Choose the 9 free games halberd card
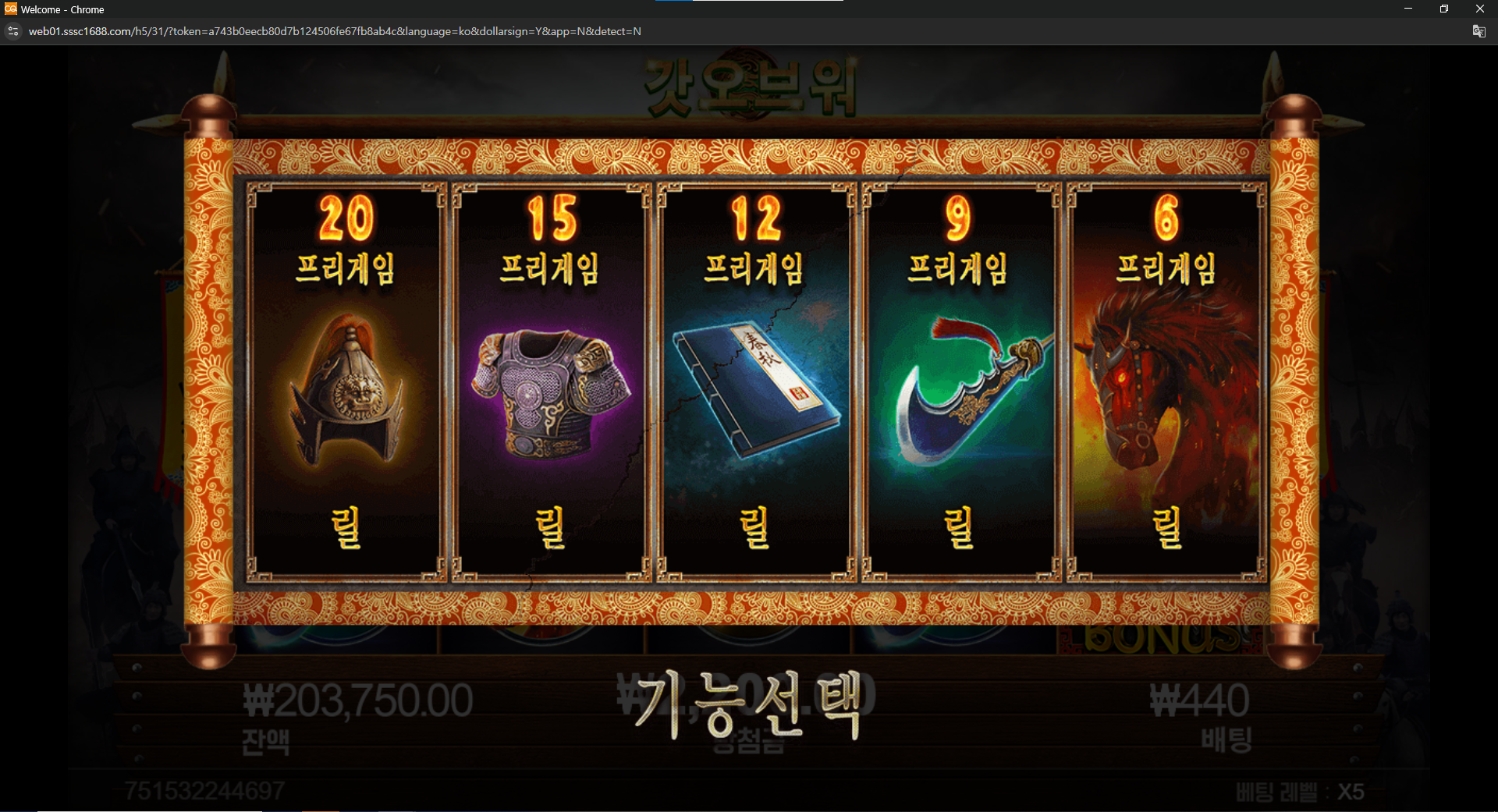The width and height of the screenshot is (1498, 812). point(960,382)
